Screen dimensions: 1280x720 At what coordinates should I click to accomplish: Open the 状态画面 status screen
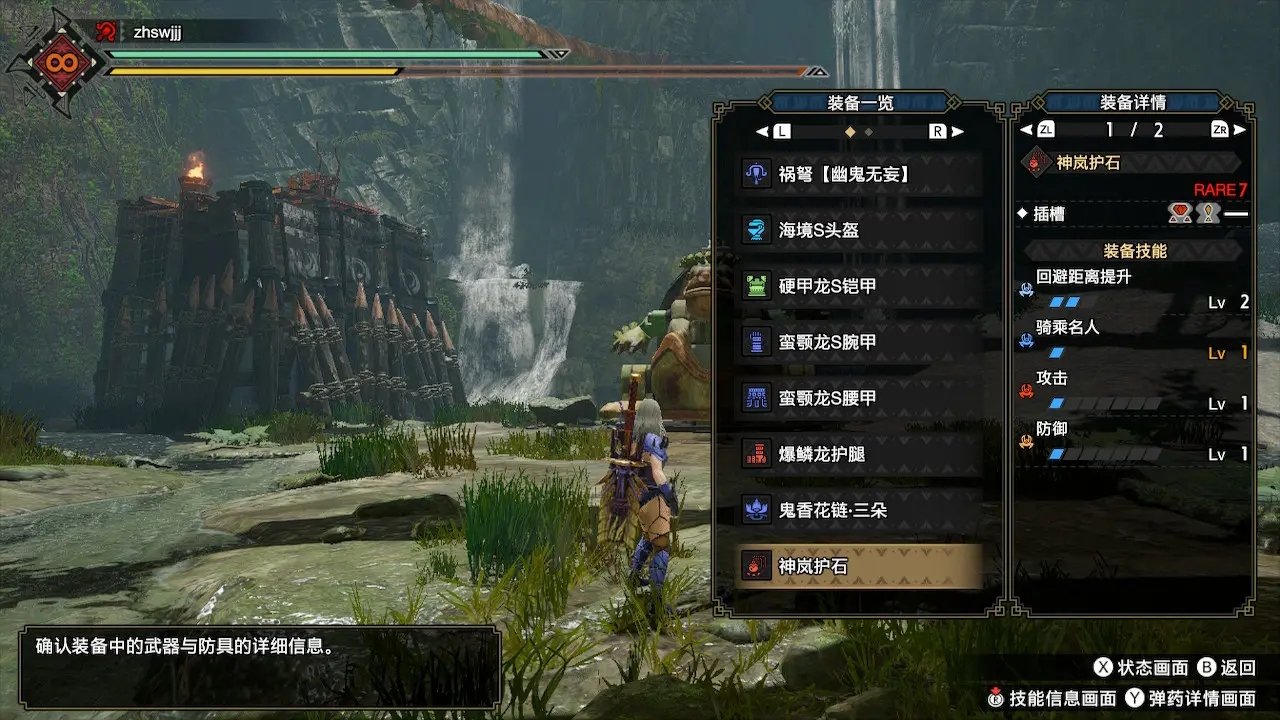tap(1141, 668)
